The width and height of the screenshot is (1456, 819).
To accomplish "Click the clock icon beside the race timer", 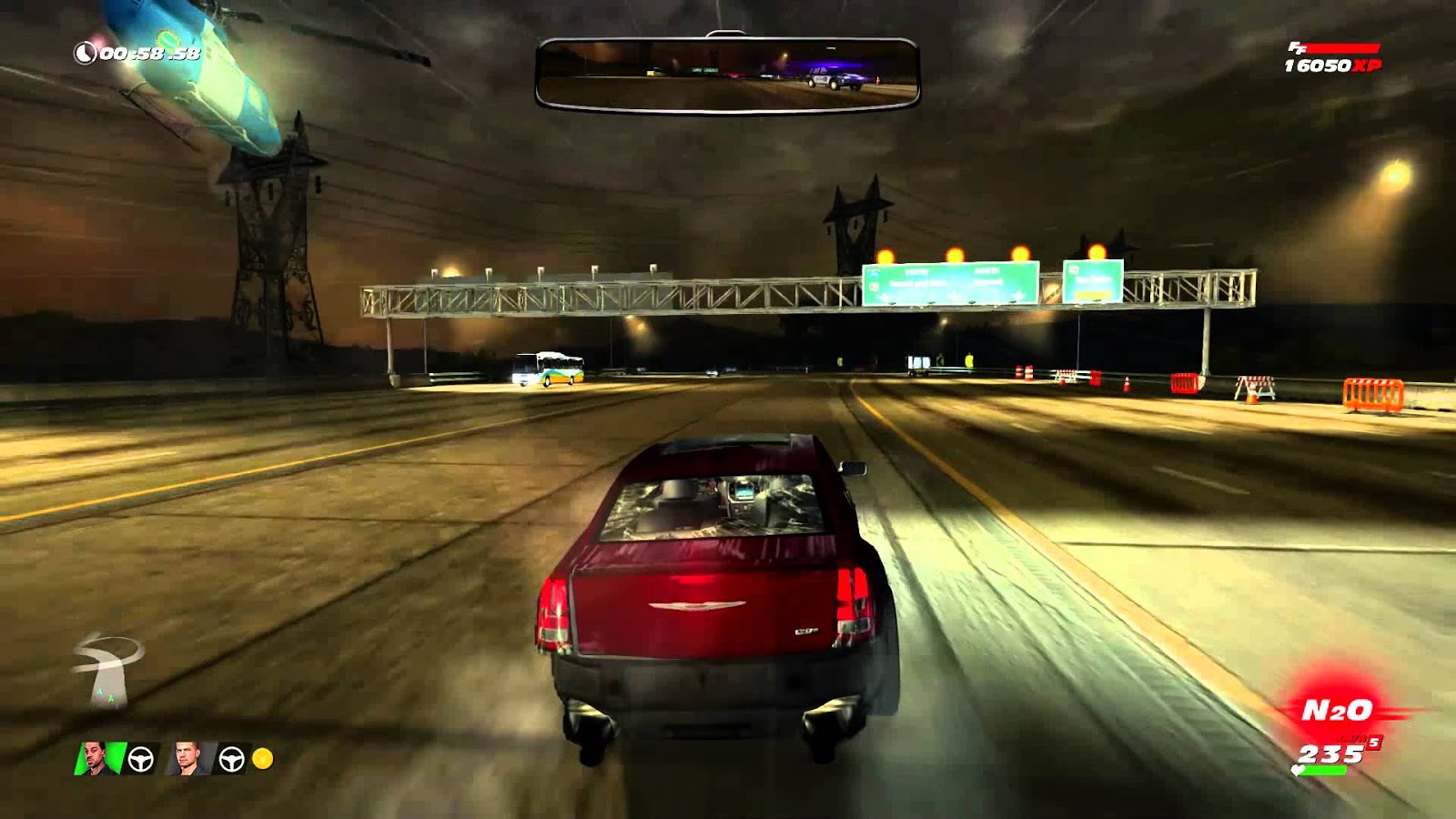I will click(86, 55).
